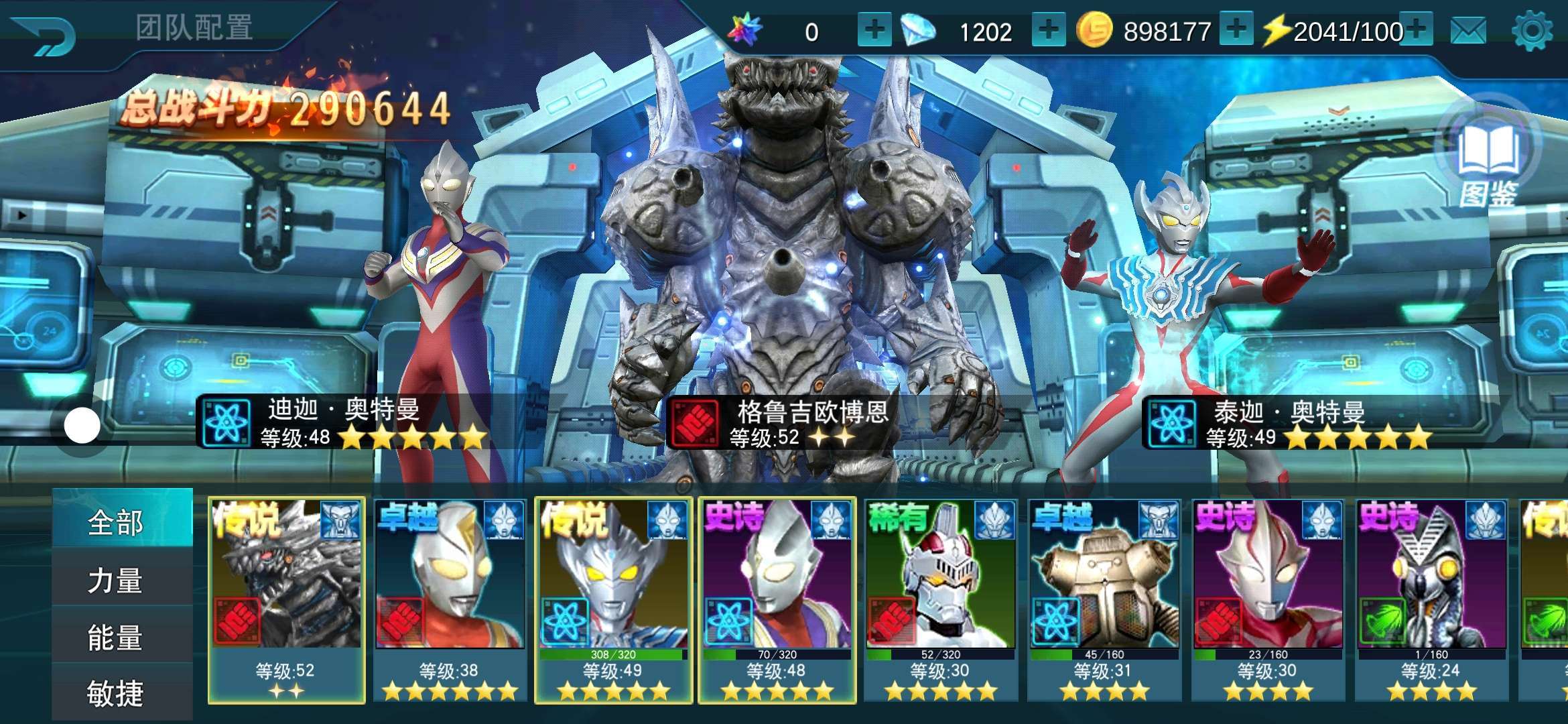Open the settings gear
Image resolution: width=1568 pixels, height=724 pixels.
[1532, 31]
